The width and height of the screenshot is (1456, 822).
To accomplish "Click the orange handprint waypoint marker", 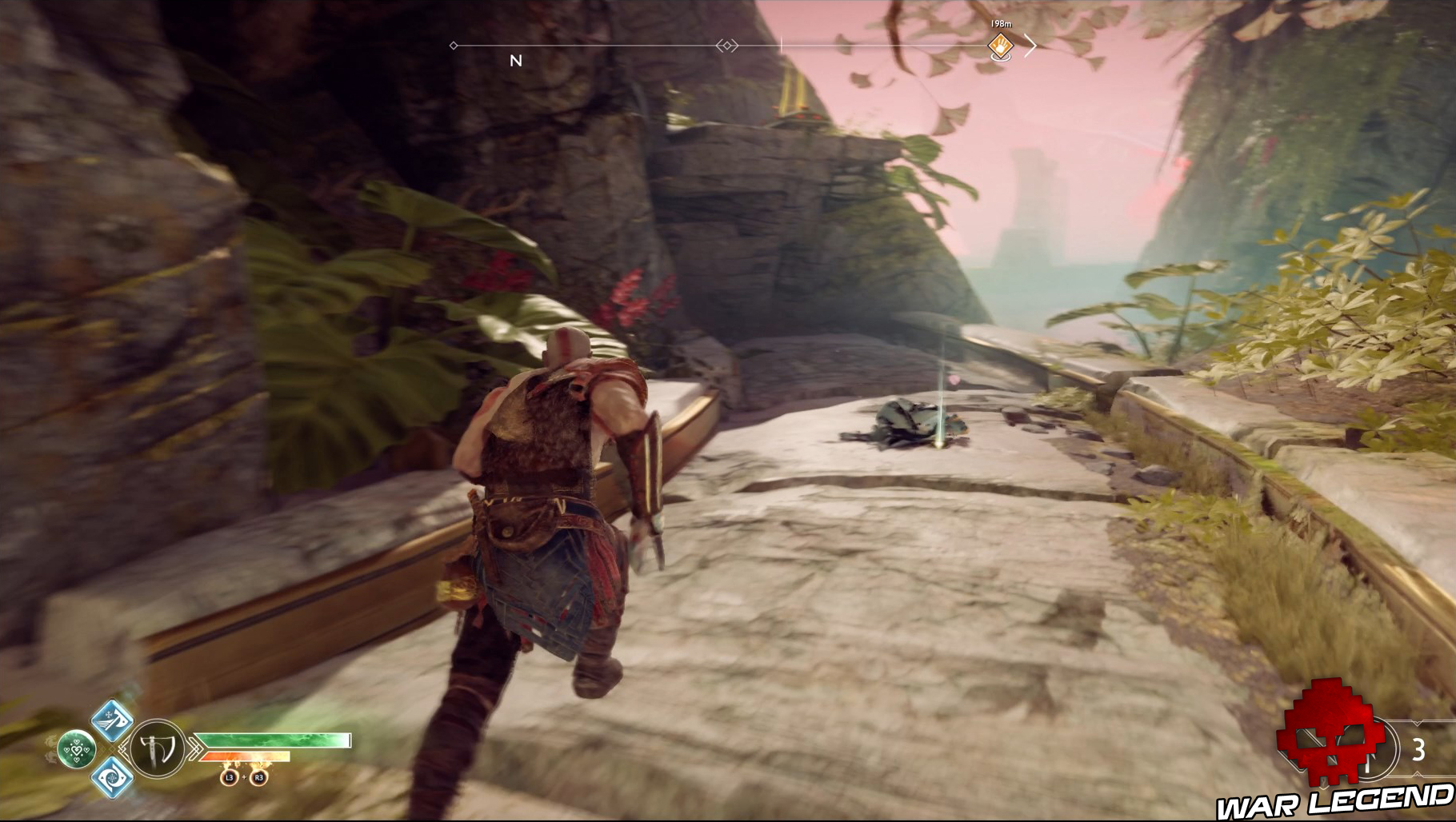I will pos(1000,46).
